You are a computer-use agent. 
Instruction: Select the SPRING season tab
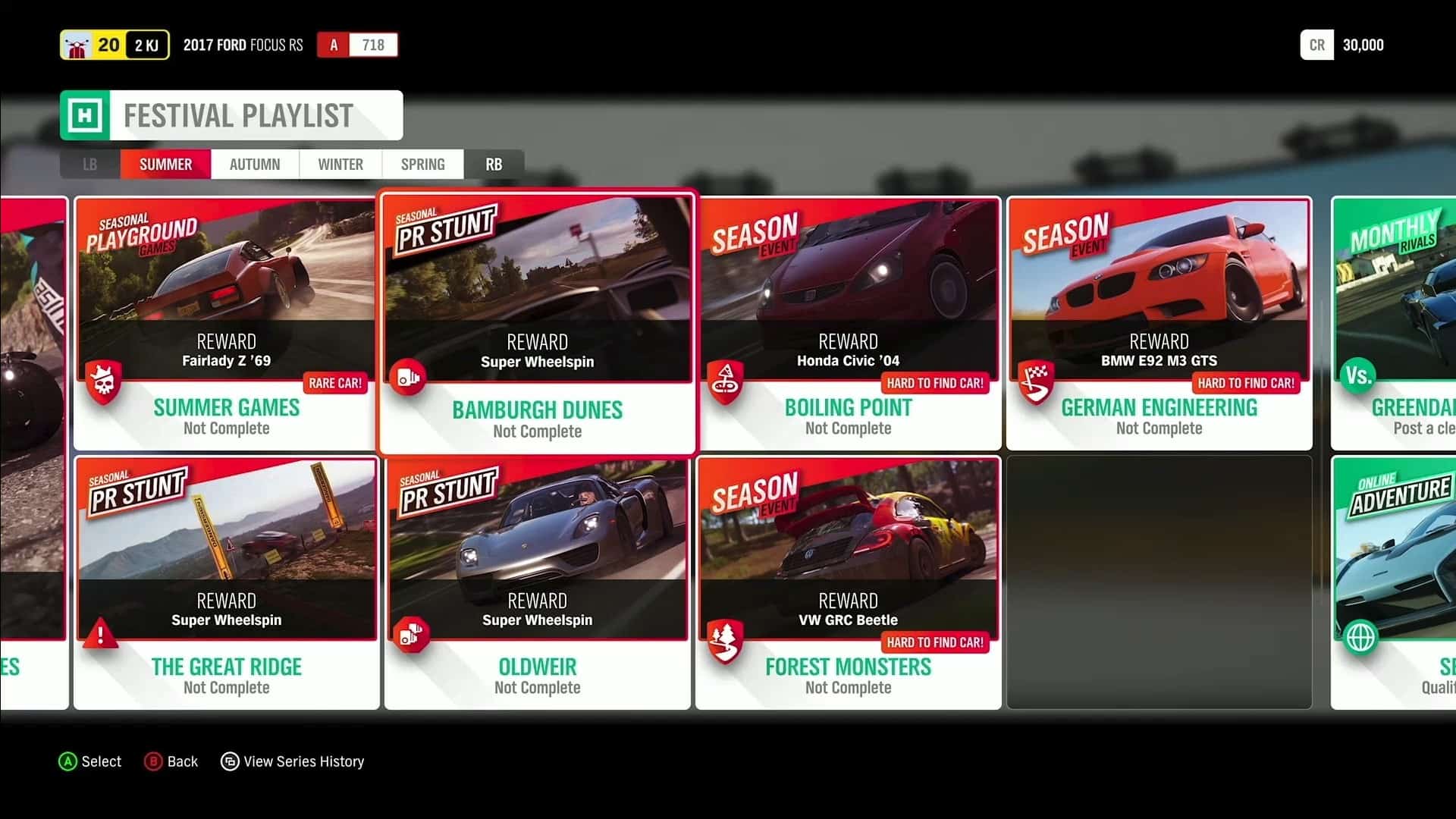[x=422, y=164]
